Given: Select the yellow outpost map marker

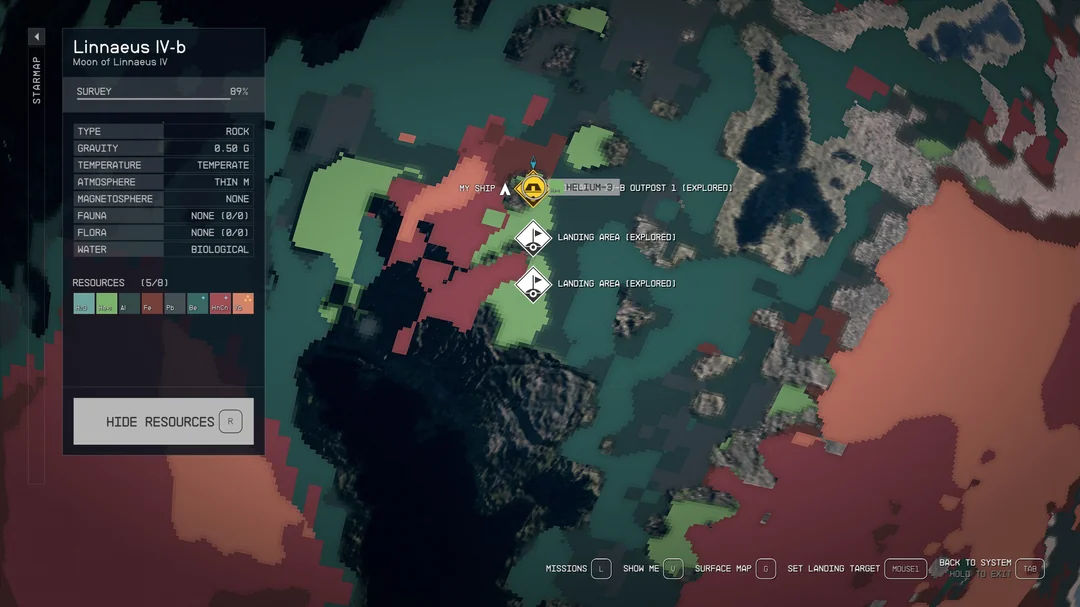Looking at the screenshot, I should [x=534, y=188].
